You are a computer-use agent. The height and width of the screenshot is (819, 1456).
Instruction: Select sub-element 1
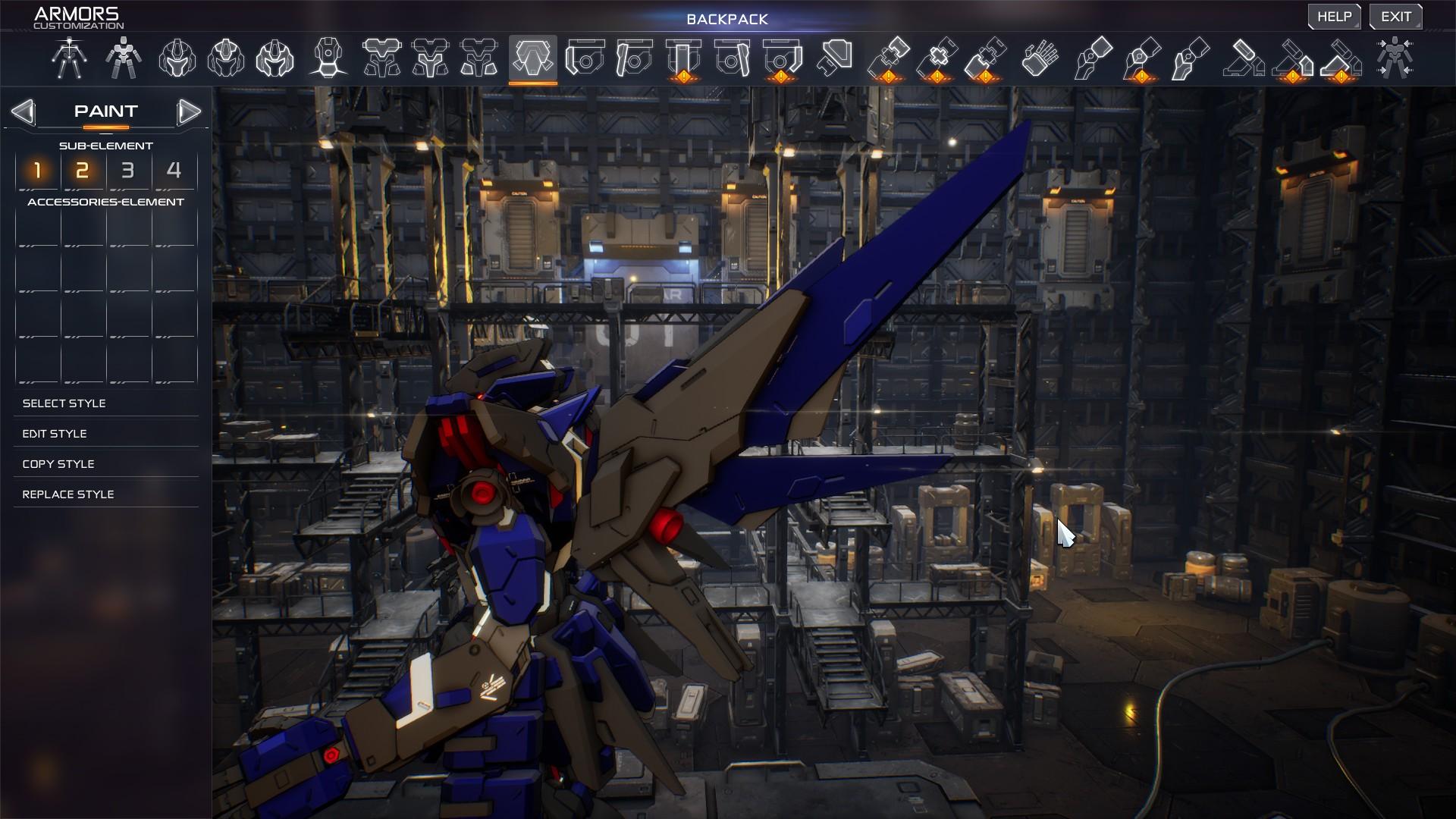pos(37,171)
